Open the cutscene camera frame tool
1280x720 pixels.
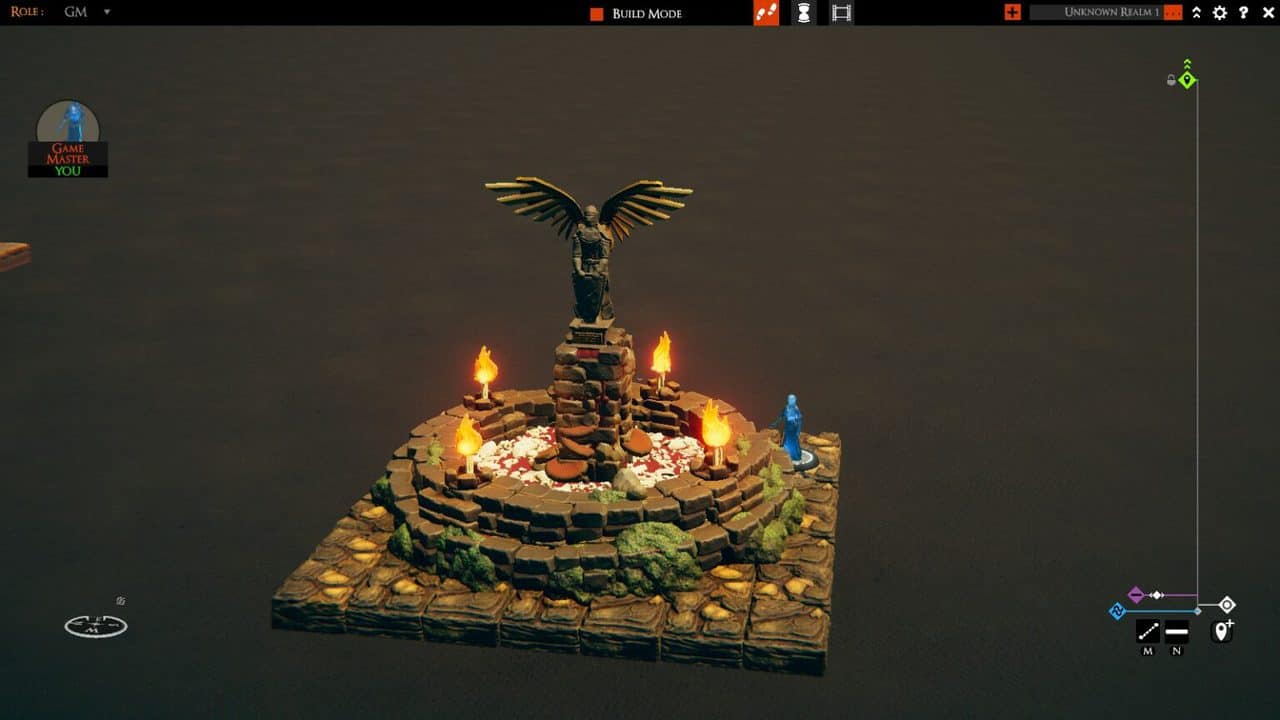pyautogui.click(x=840, y=13)
